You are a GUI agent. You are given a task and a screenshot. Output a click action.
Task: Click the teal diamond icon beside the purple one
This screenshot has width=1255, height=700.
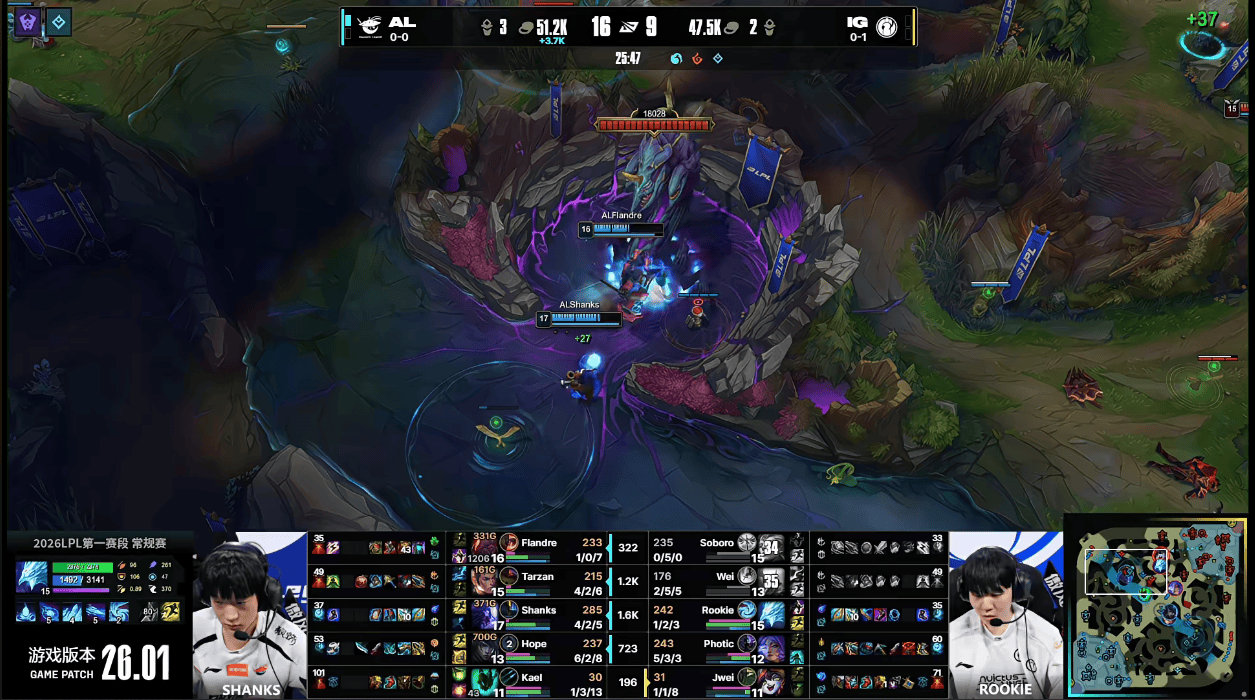point(59,22)
